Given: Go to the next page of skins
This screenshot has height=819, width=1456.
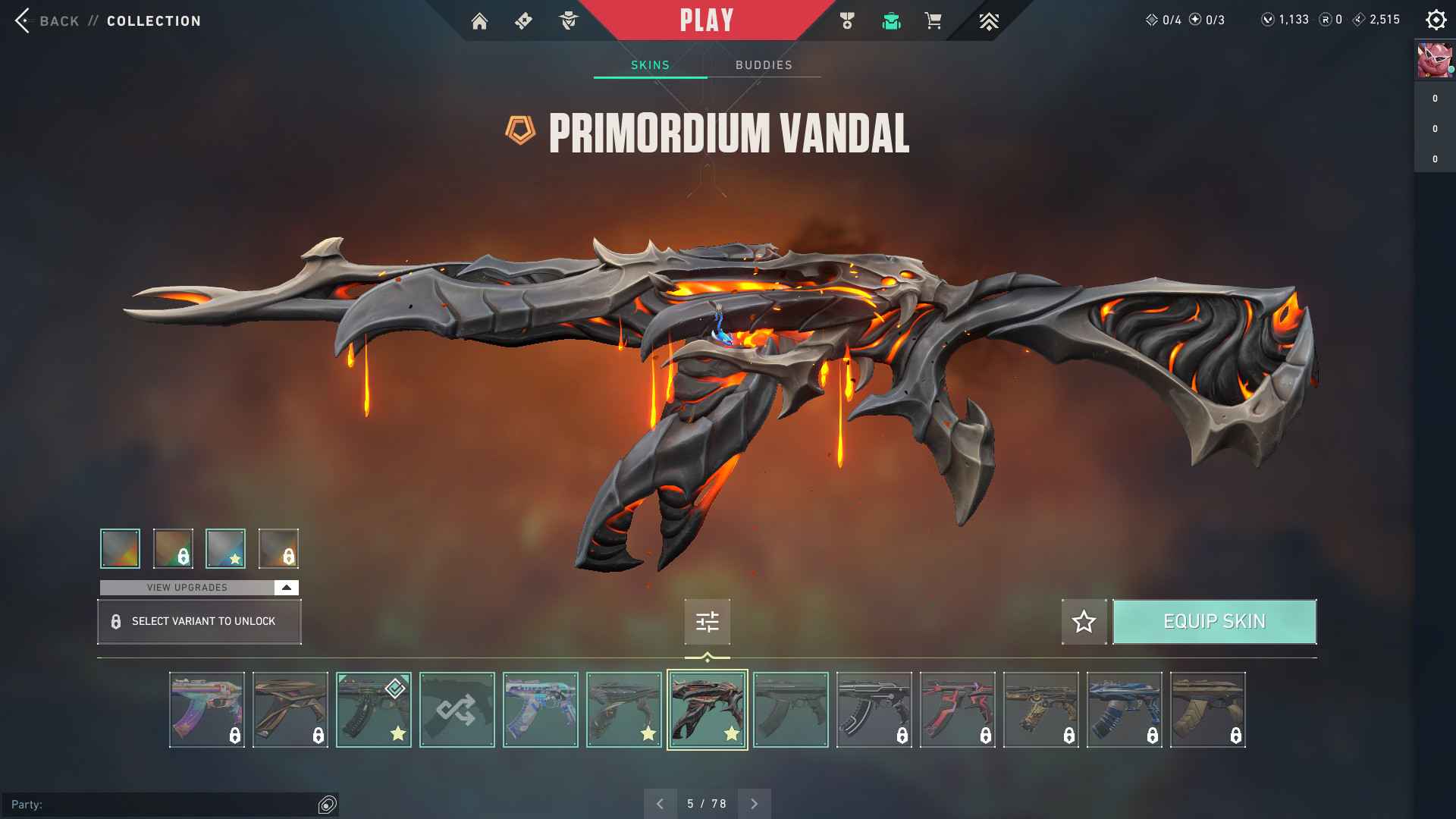Looking at the screenshot, I should tap(754, 804).
